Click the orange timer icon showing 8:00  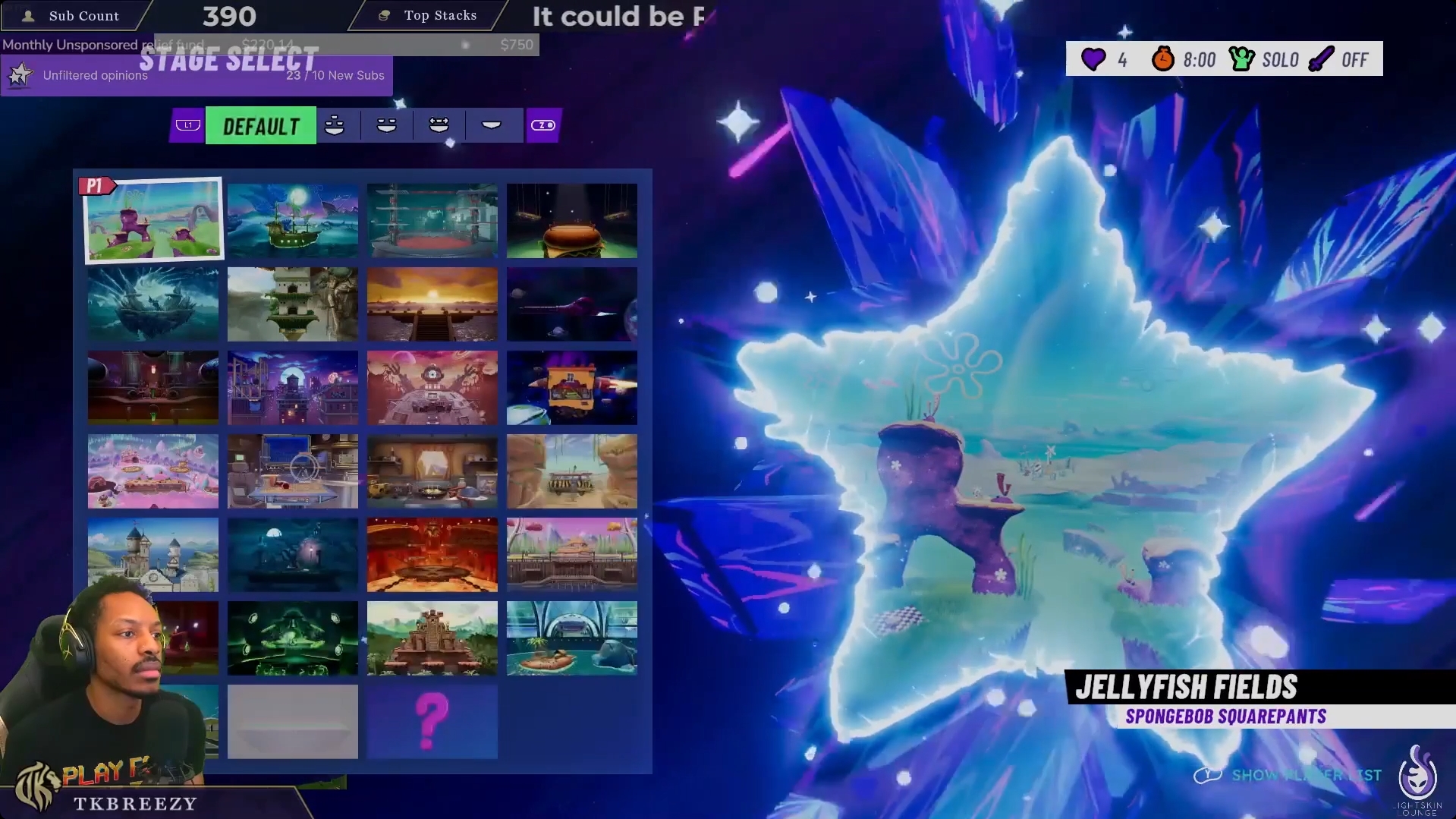[x=1164, y=59]
